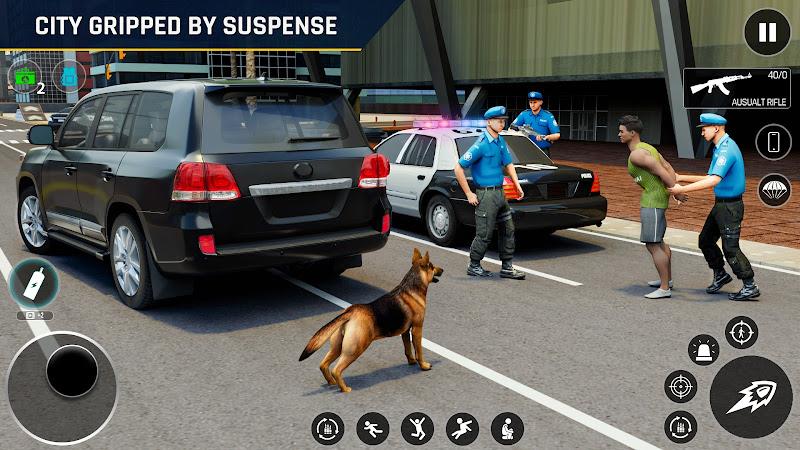Trigger the sprint running figure action
Image resolution: width=800 pixels, height=450 pixels.
(x=373, y=429)
